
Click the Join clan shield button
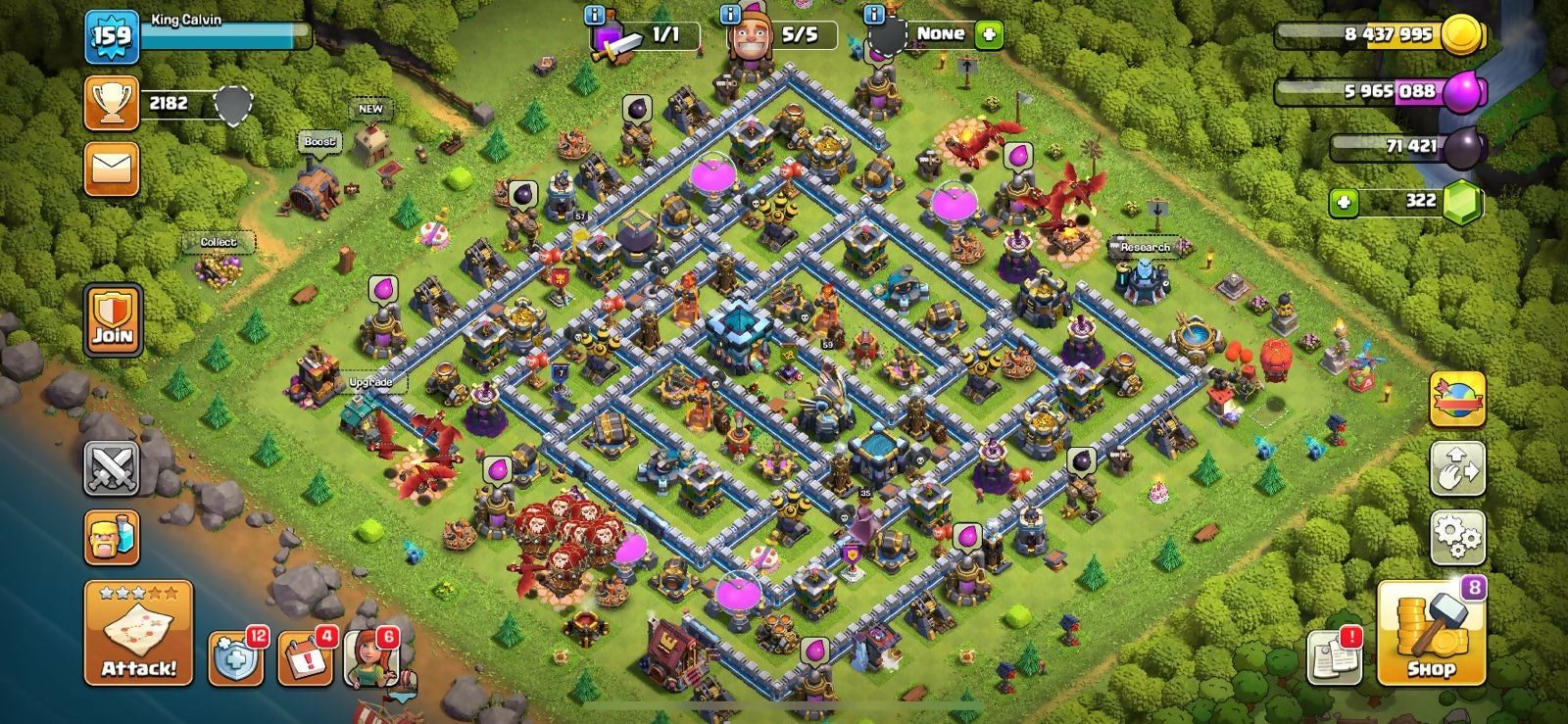(113, 320)
